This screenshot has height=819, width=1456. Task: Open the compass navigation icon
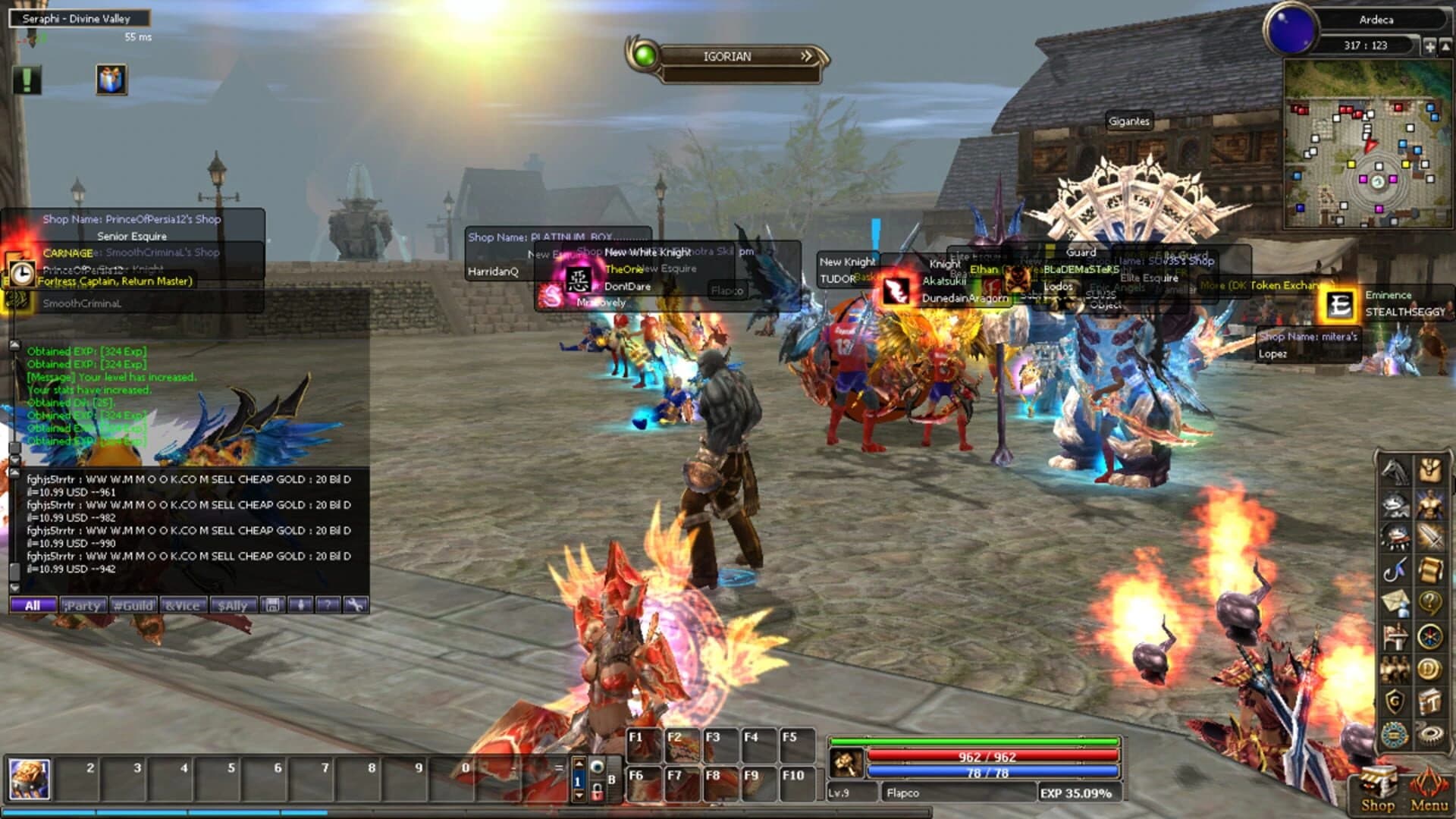click(x=1429, y=636)
